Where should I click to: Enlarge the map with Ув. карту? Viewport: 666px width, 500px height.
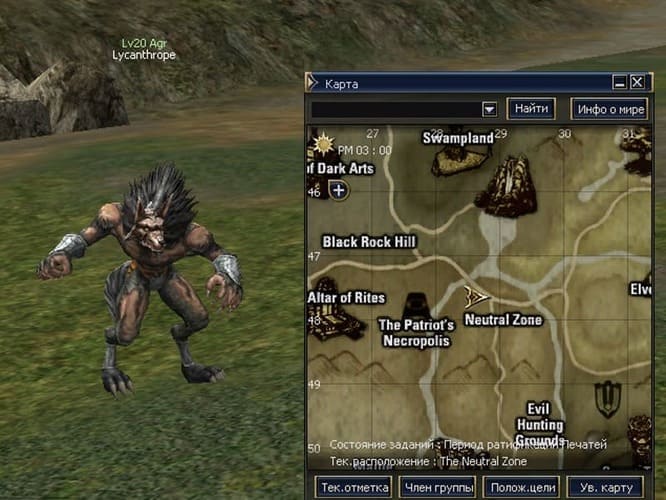(x=604, y=488)
